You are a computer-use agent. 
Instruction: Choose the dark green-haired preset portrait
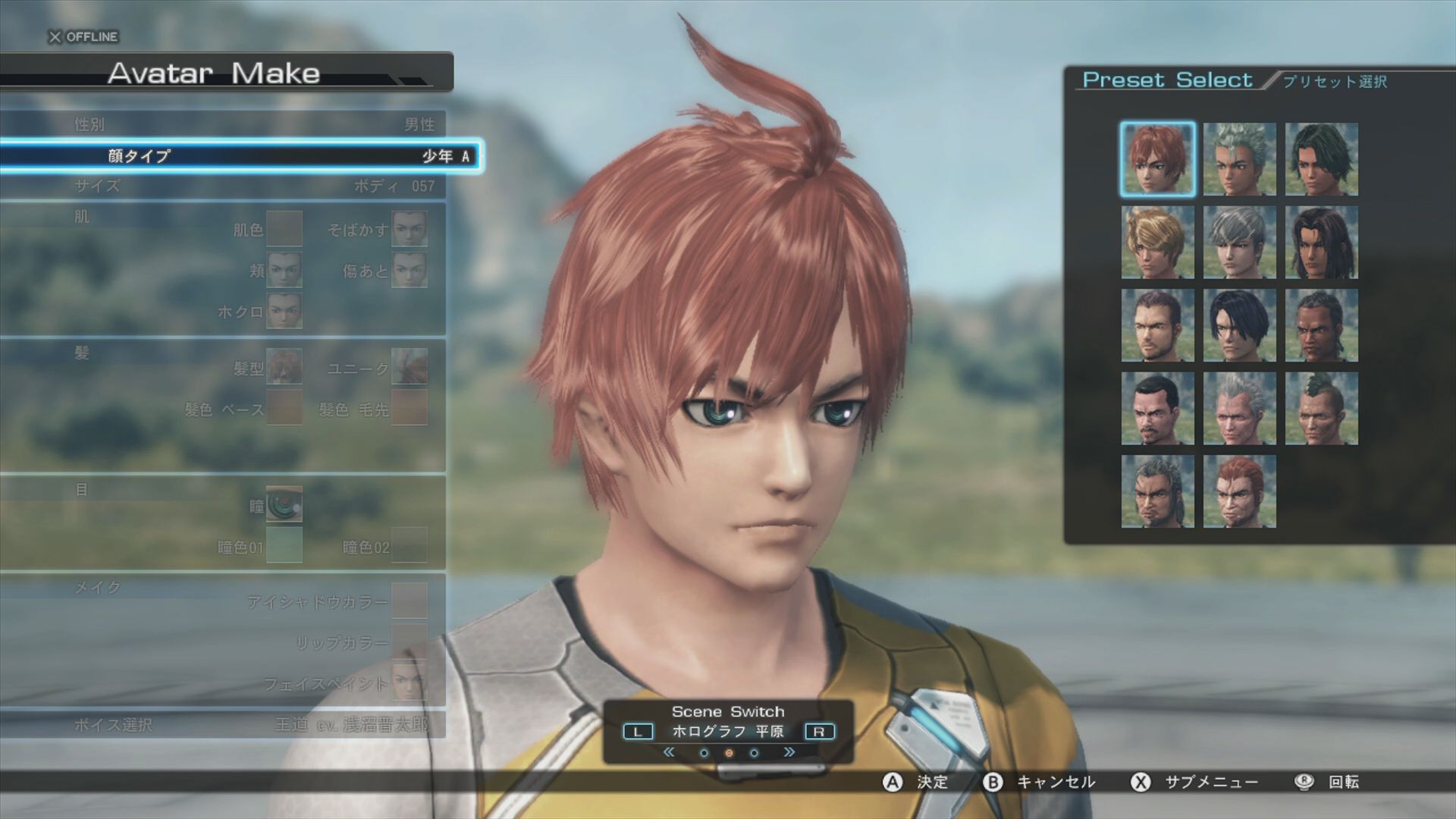click(1321, 159)
